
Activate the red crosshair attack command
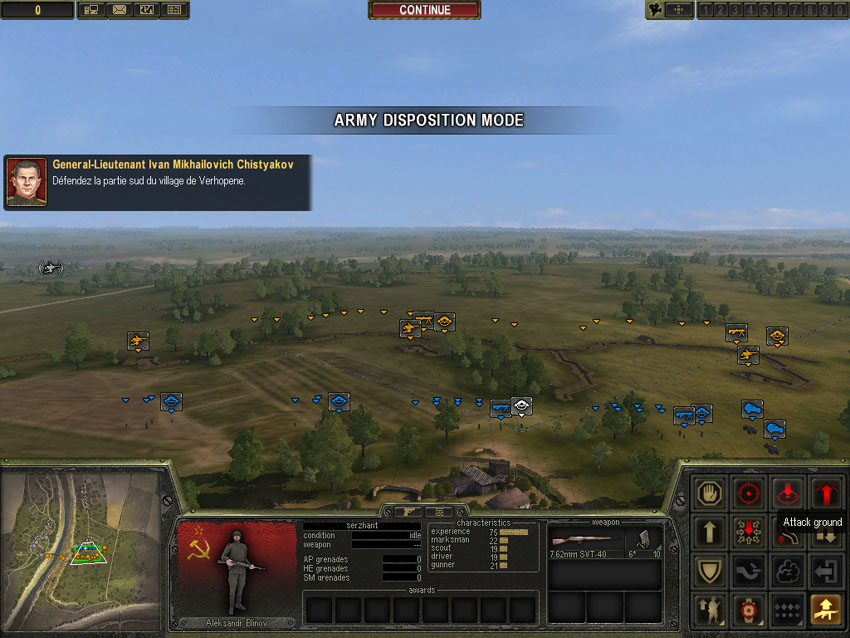pos(747,492)
